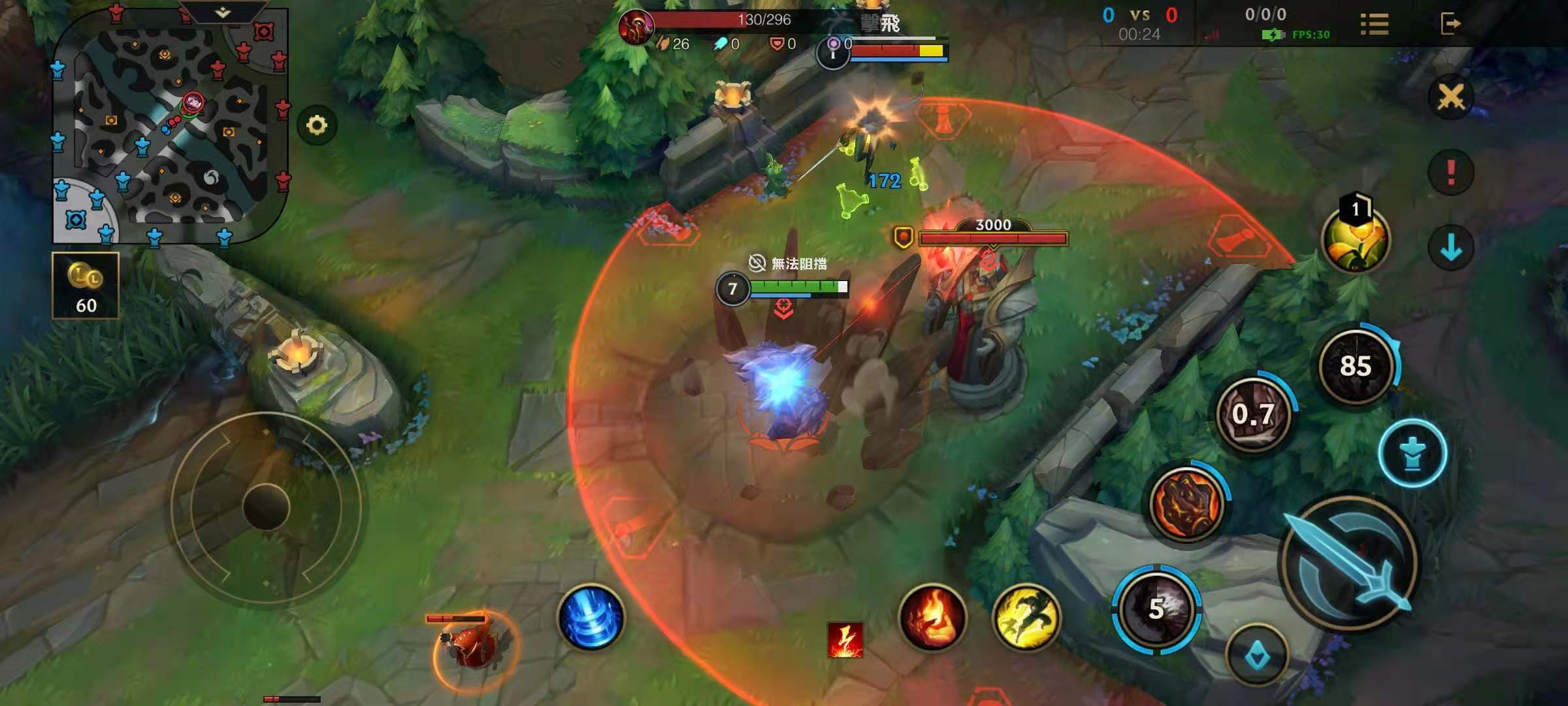Use the yellow Flash summoner spell
This screenshot has width=1568, height=706.
pos(1026,618)
